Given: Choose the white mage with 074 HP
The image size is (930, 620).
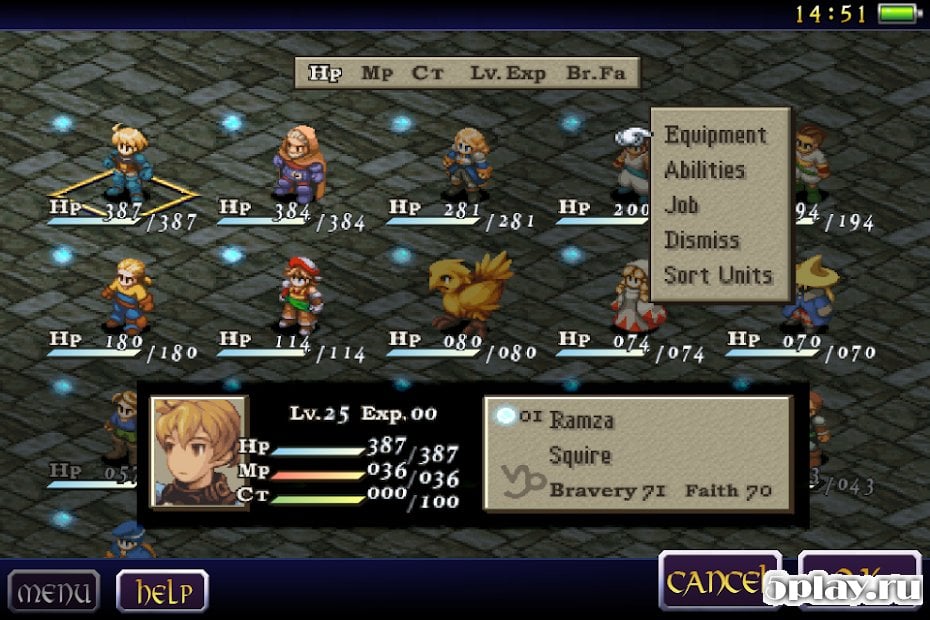Looking at the screenshot, I should click(637, 295).
